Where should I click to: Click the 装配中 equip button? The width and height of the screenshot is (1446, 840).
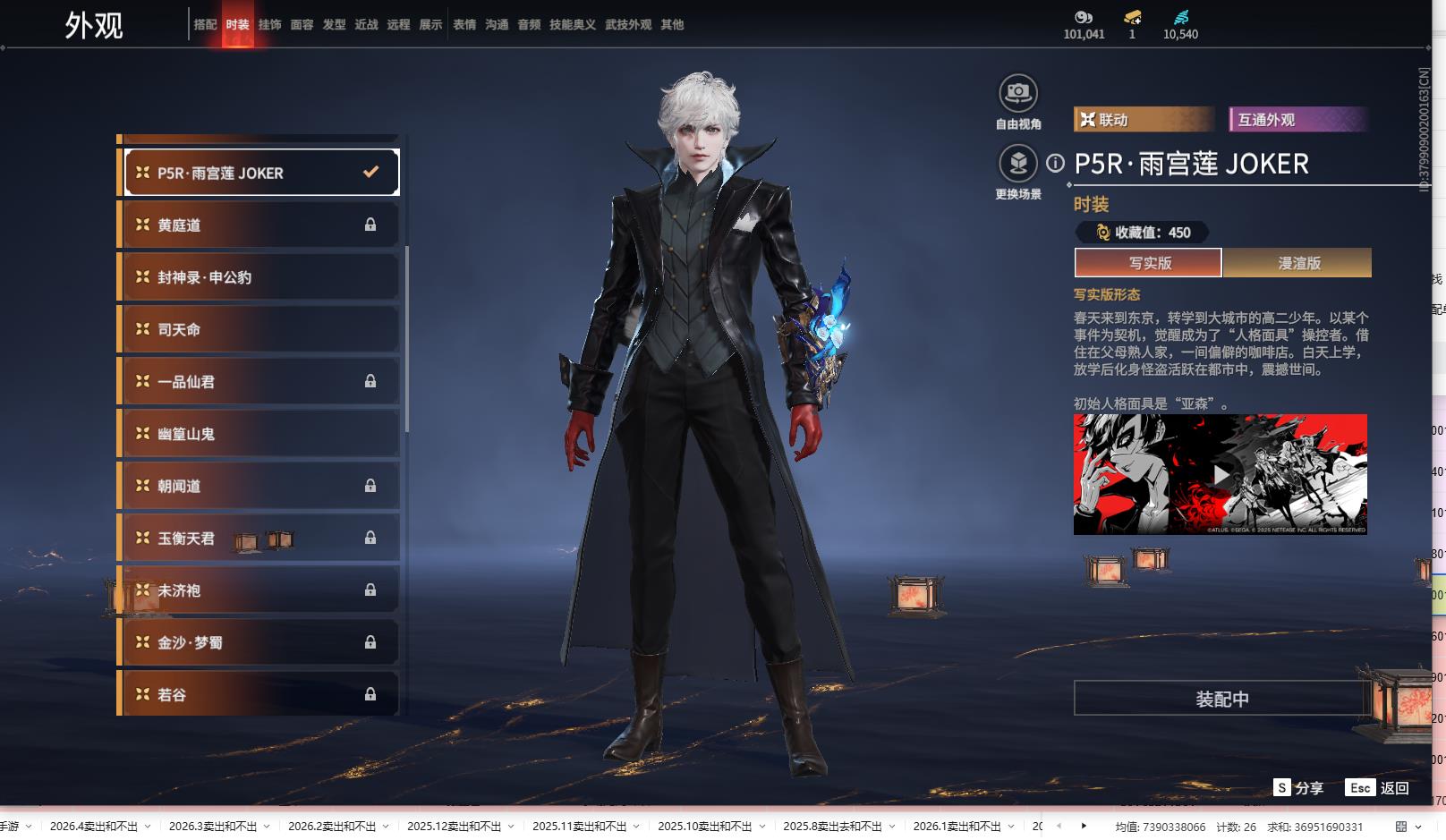click(1221, 699)
